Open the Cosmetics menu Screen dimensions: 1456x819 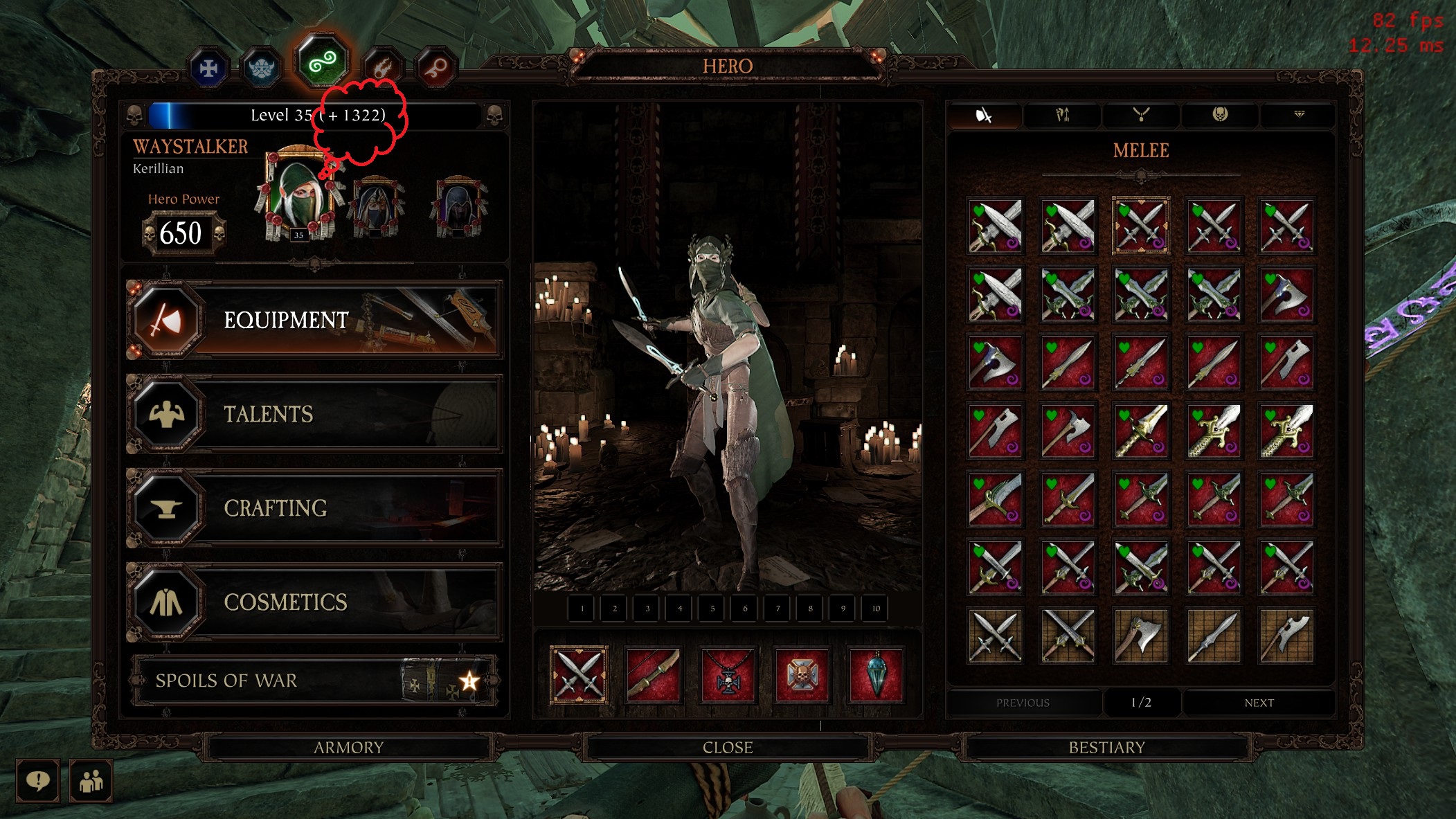[315, 602]
